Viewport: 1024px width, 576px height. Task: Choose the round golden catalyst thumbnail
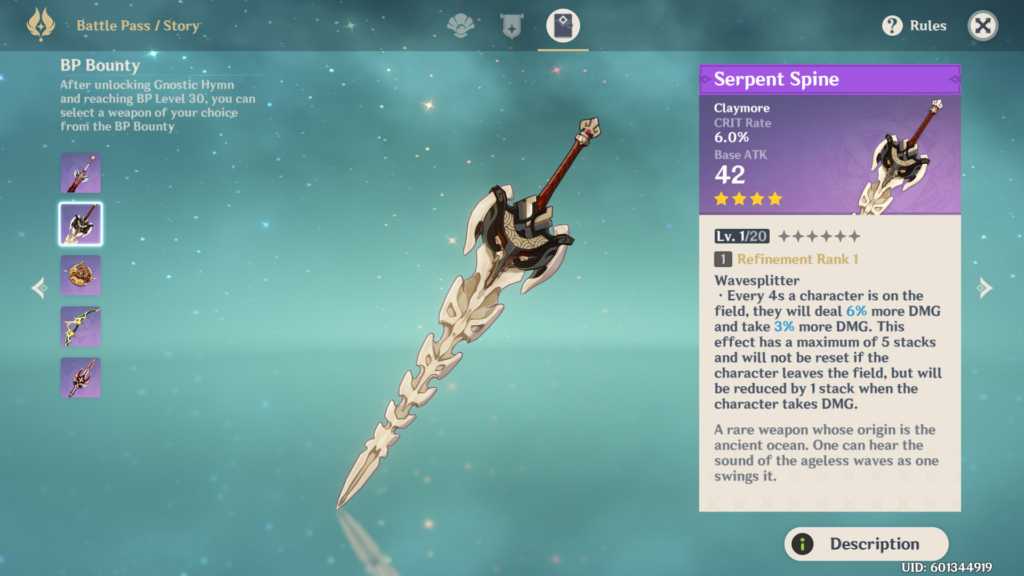tap(80, 275)
